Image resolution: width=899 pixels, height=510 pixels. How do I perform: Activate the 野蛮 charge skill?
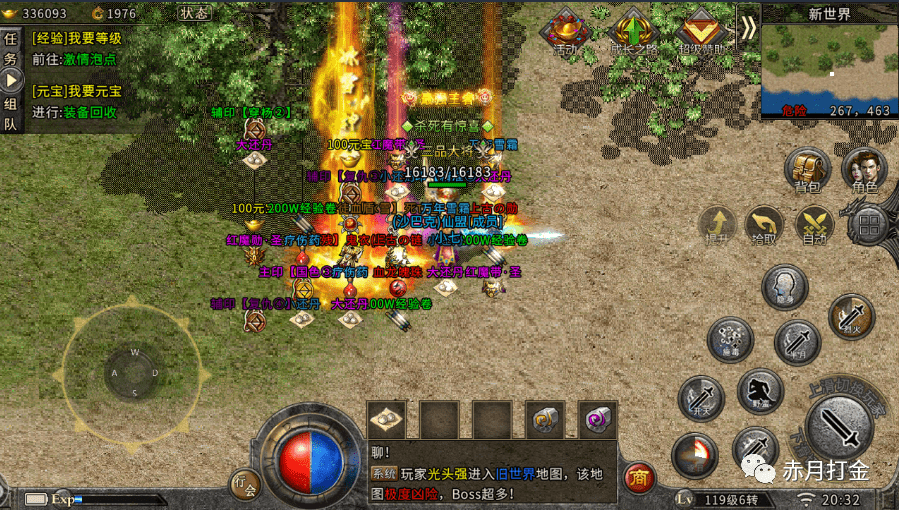tap(760, 391)
